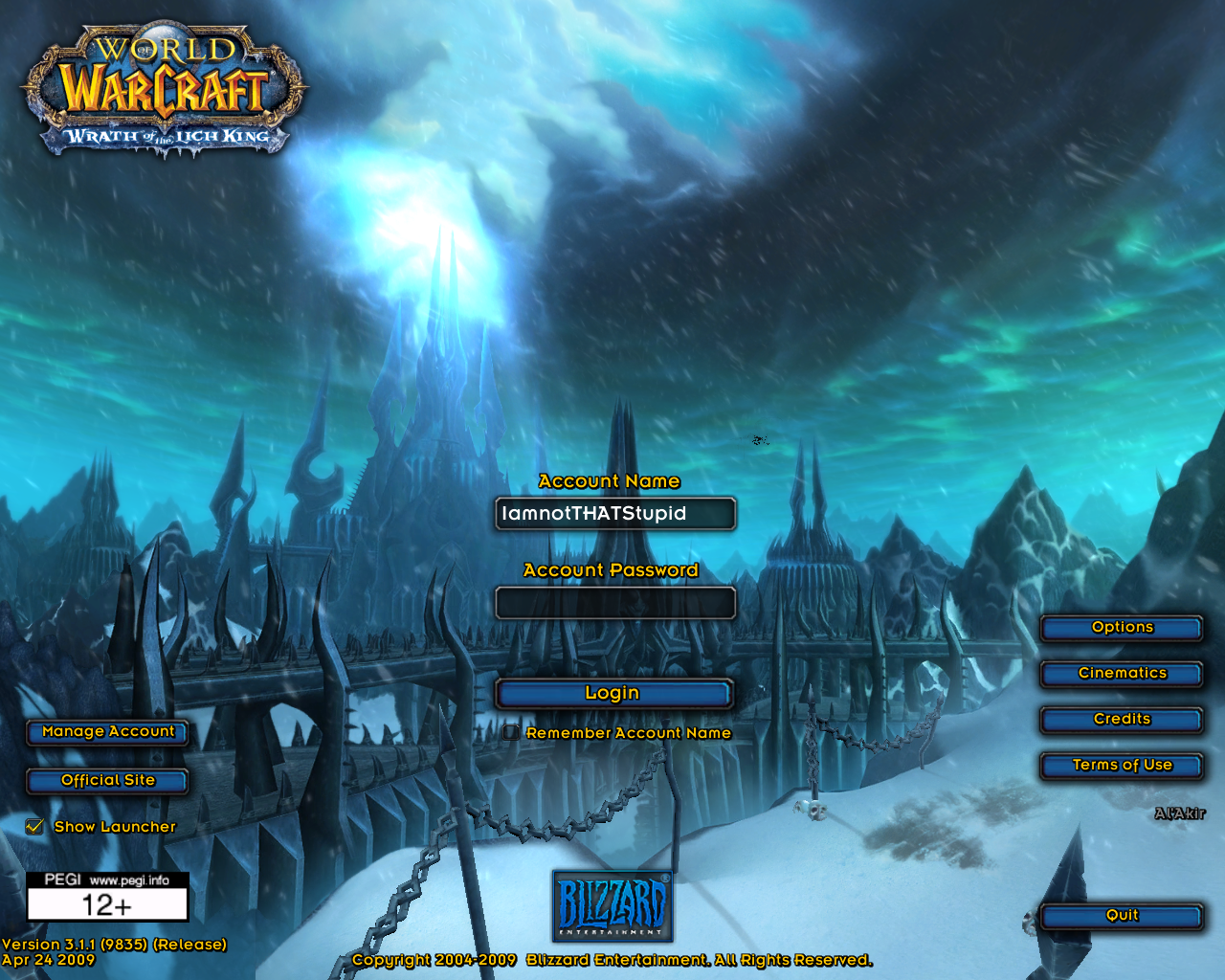Viewport: 1225px width, 980px height.
Task: Click the Blizzard Entertainment logo
Action: tap(613, 904)
